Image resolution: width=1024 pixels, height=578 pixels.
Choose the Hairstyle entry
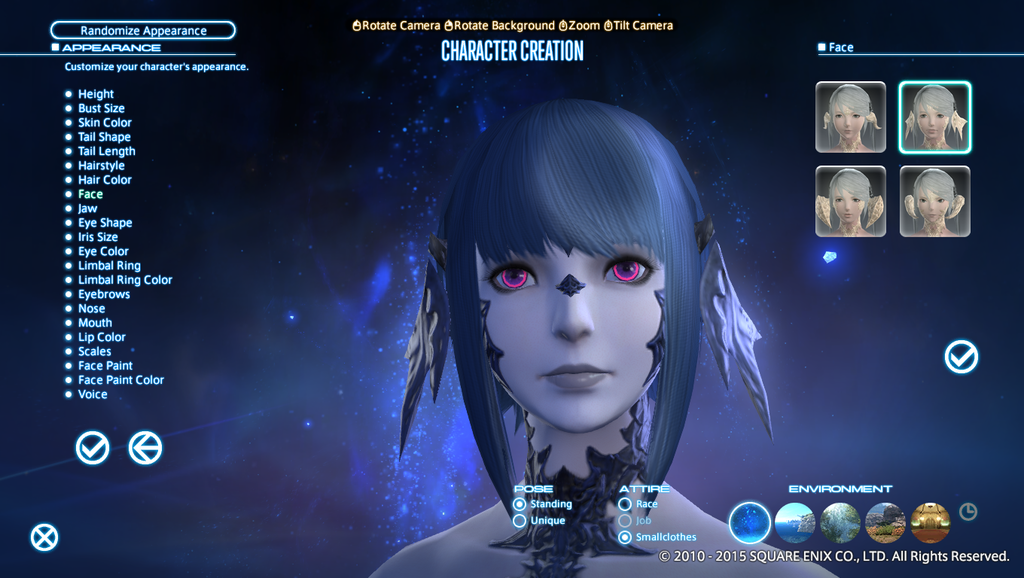[x=101, y=166]
